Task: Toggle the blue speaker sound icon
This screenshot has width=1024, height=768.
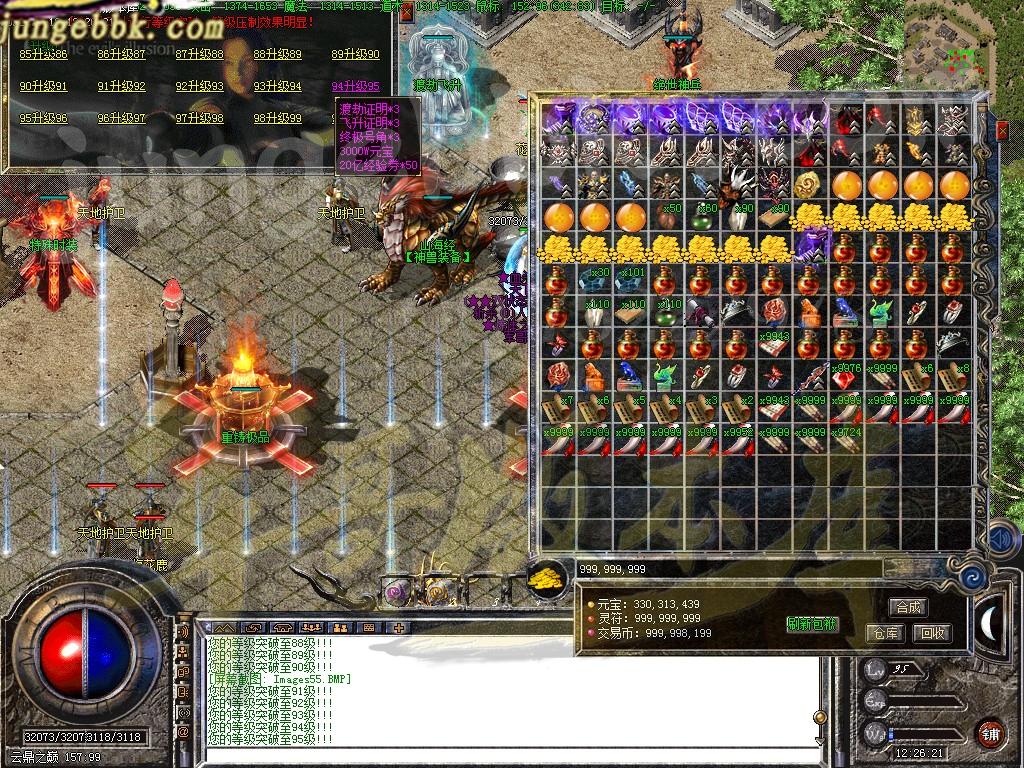Action: (x=1001, y=541)
